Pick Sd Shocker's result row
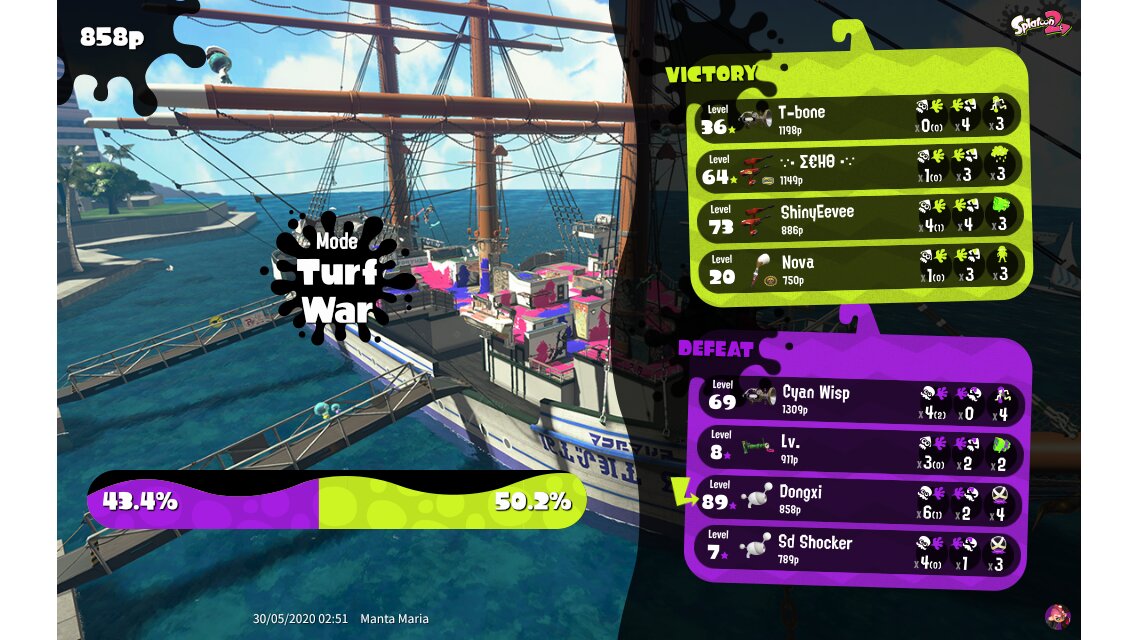 (x=858, y=549)
